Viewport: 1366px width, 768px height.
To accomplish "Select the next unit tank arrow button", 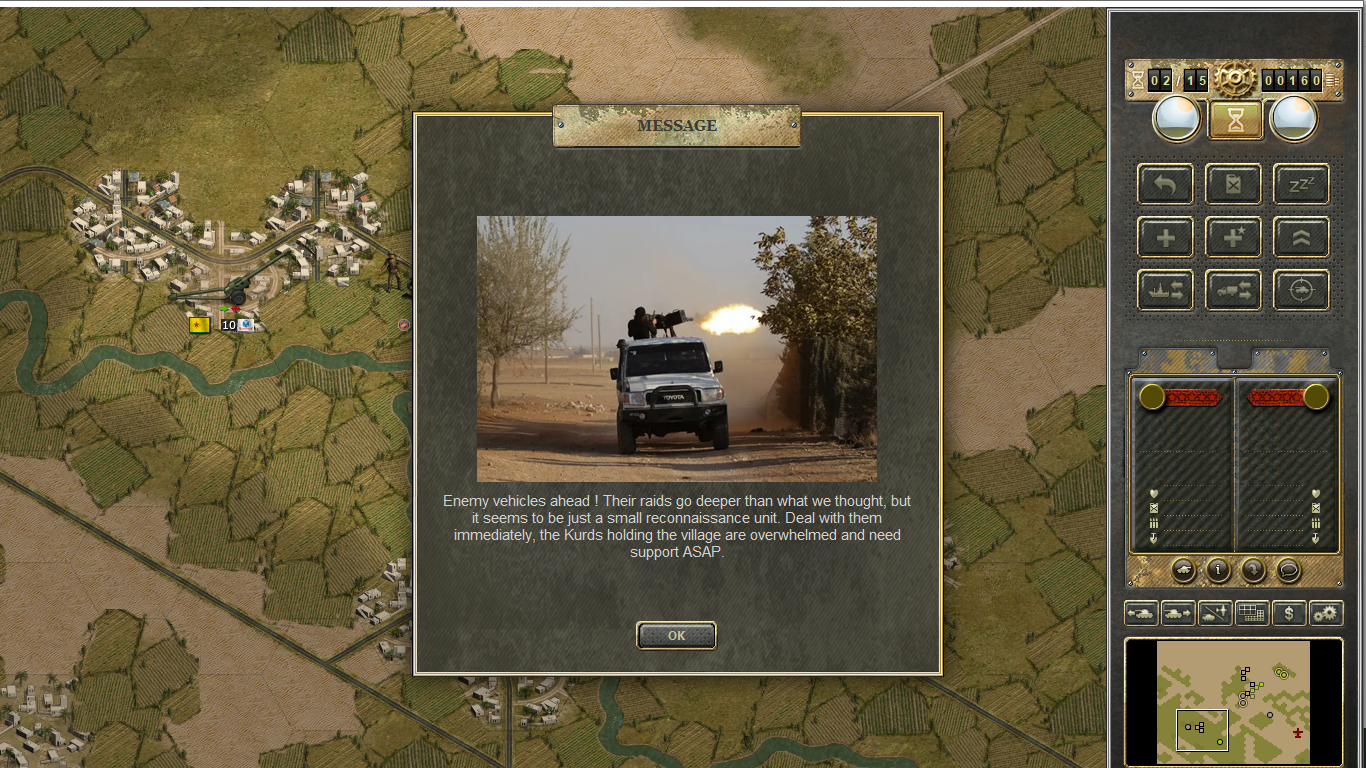I will point(1178,613).
